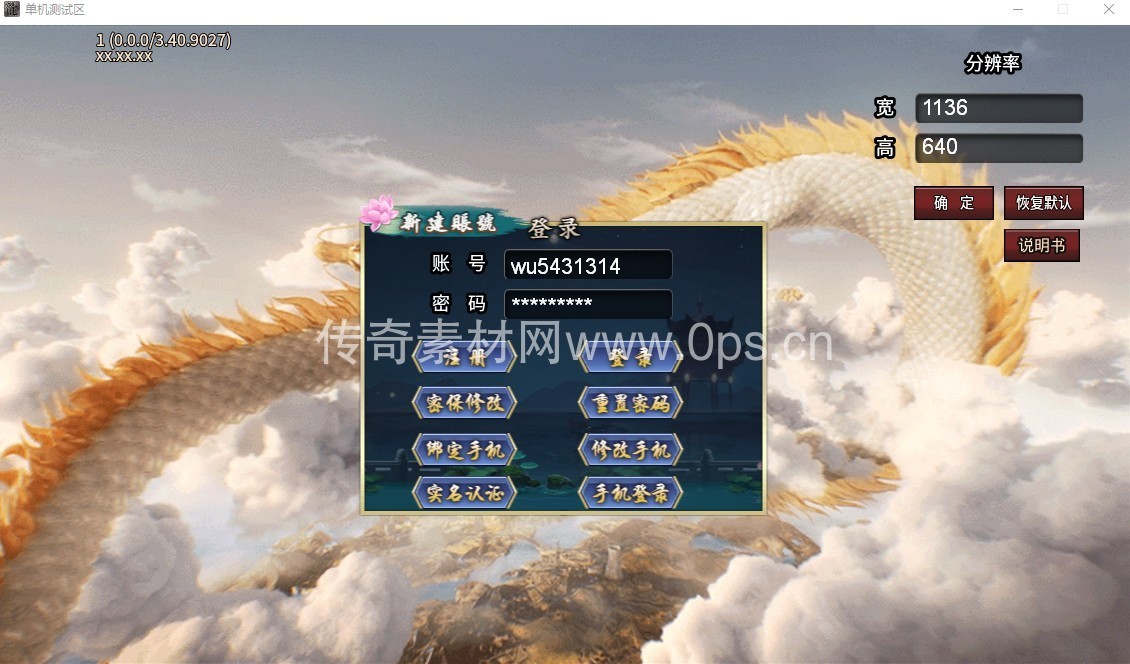Open 修改手机 to change phone
Screen dimensions: 1130x664
coord(630,449)
